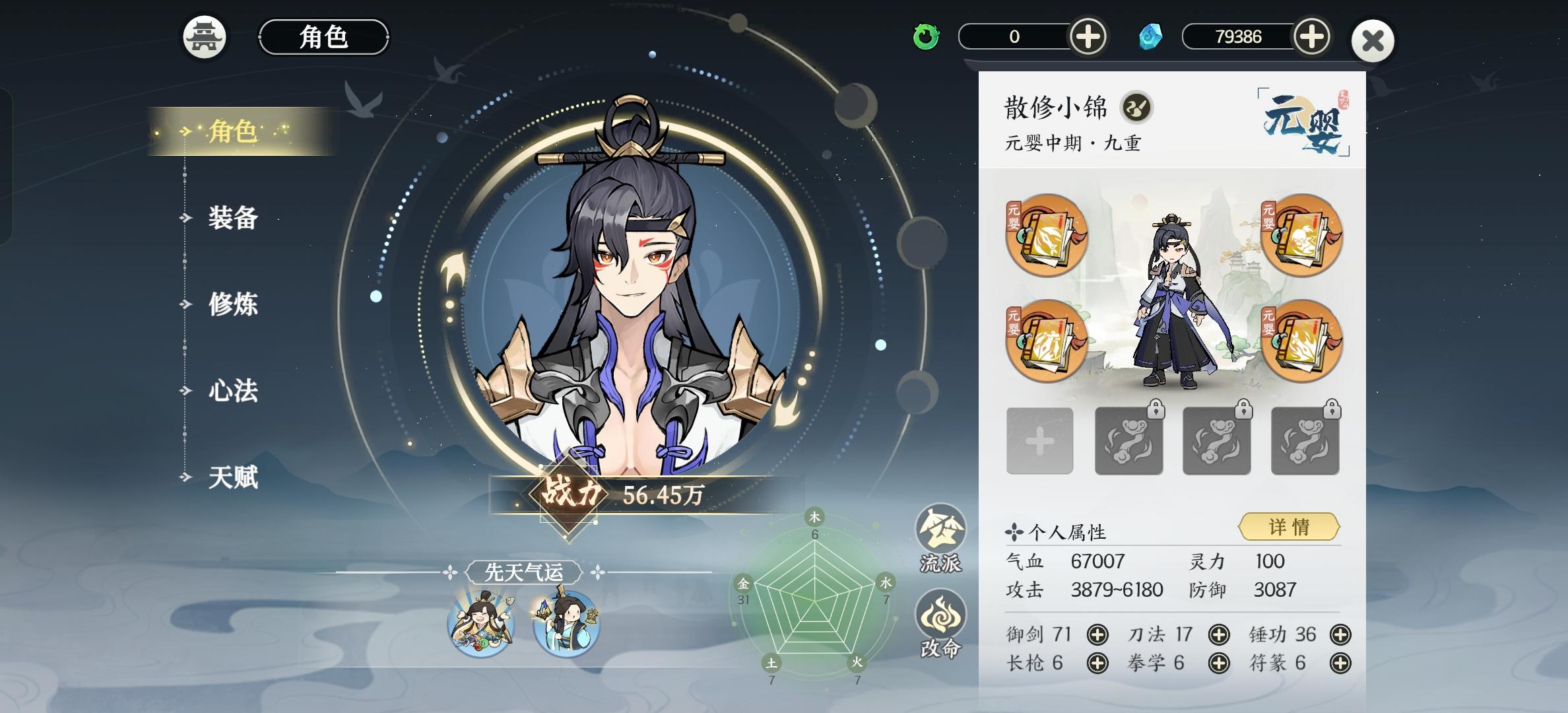Open the empty plus skill slot

pos(1041,441)
